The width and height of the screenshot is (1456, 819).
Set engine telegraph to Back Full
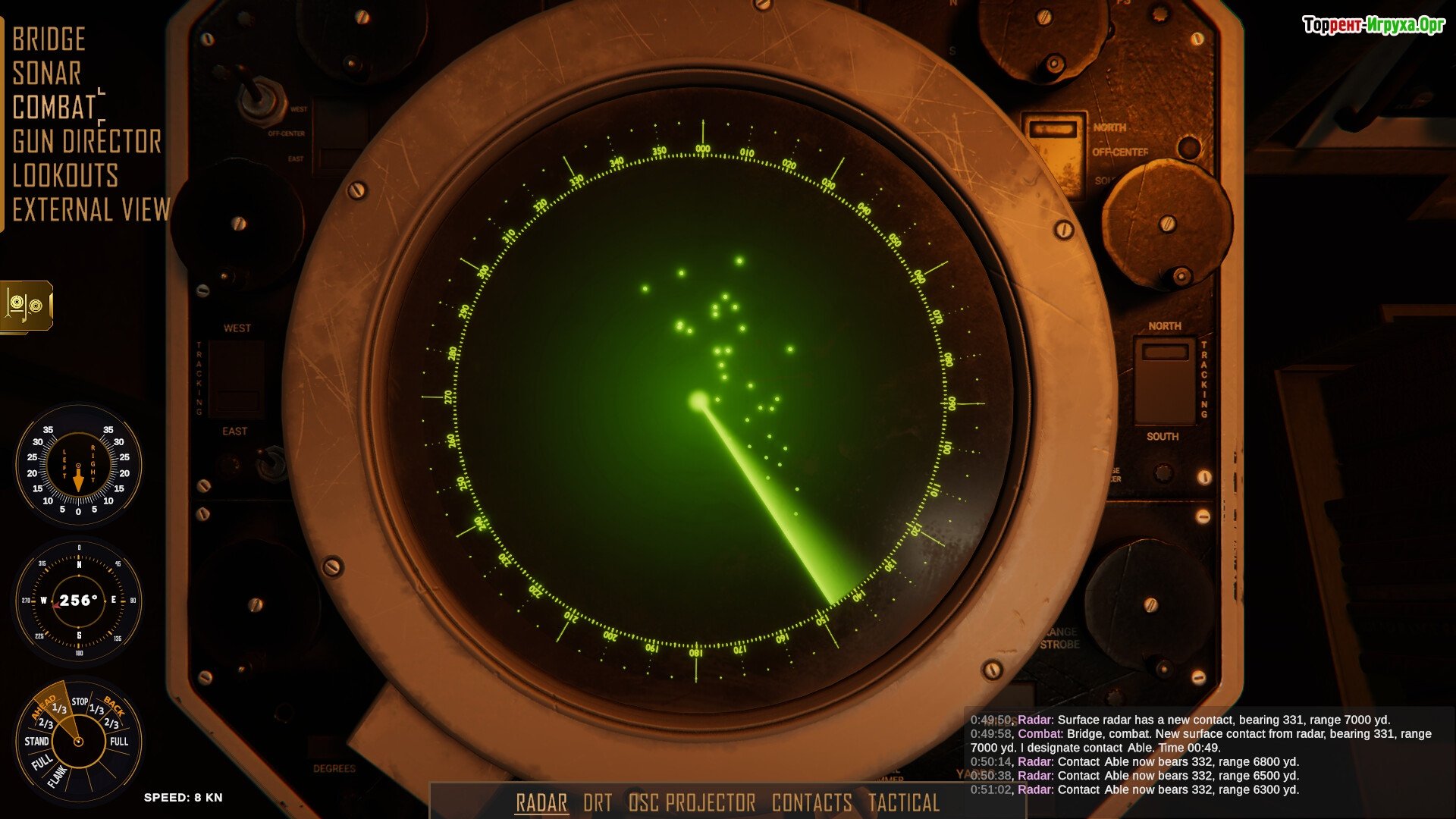point(119,741)
